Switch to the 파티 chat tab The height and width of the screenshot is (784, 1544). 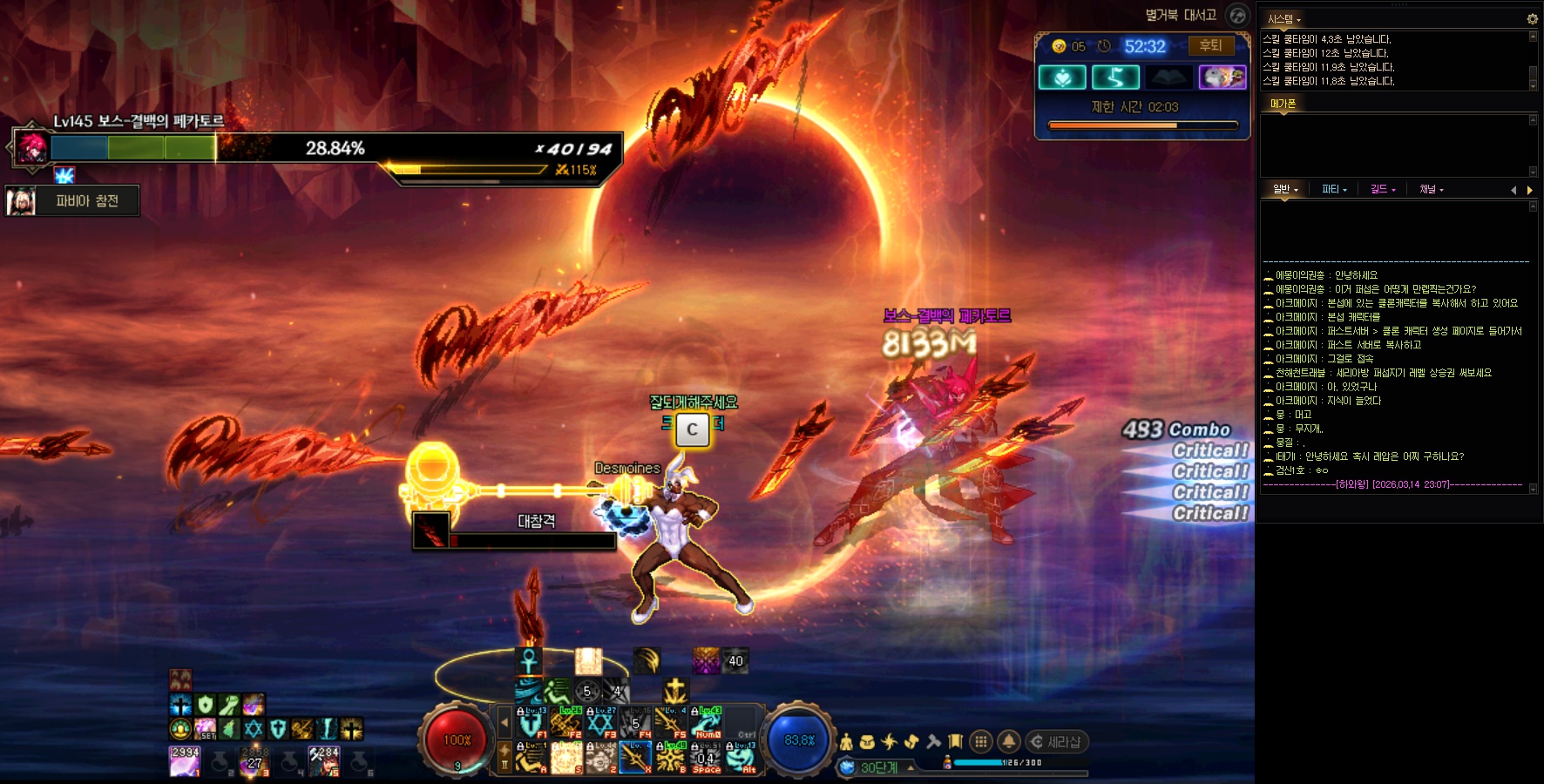pyautogui.click(x=1334, y=189)
